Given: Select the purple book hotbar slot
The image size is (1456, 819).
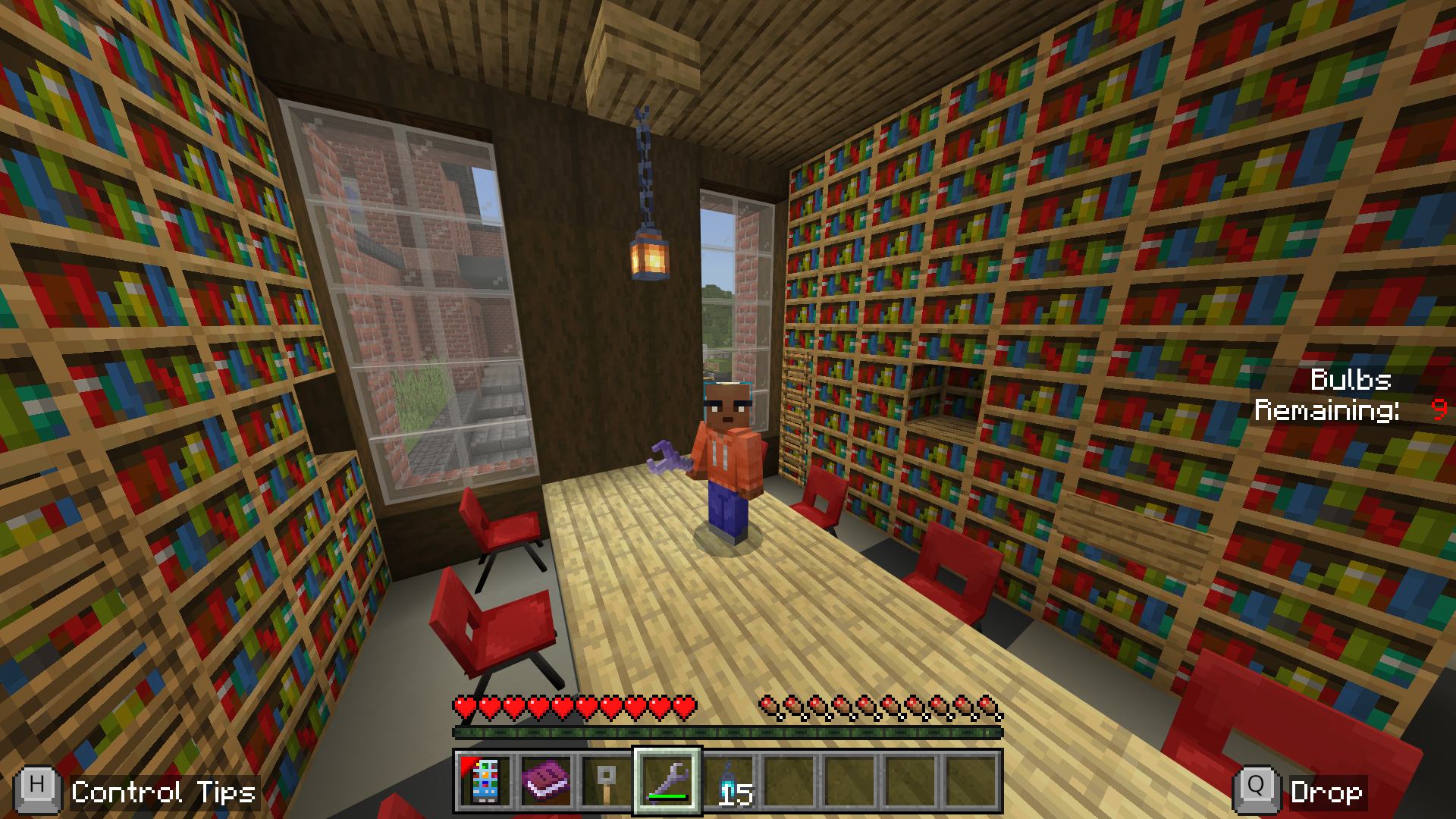Looking at the screenshot, I should pos(546,781).
